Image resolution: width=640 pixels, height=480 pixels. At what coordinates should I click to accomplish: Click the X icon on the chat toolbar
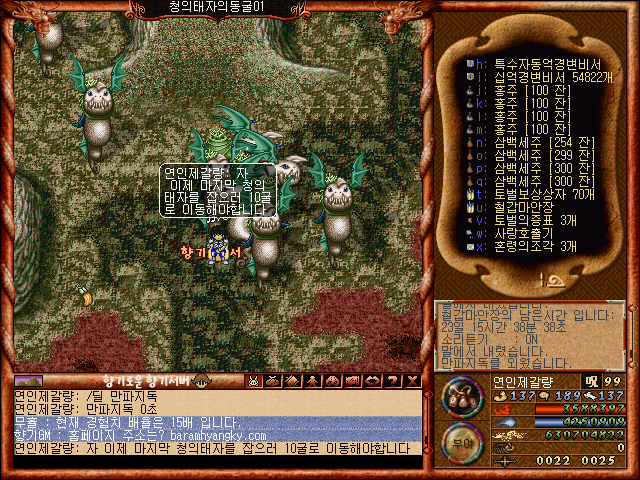tap(412, 381)
